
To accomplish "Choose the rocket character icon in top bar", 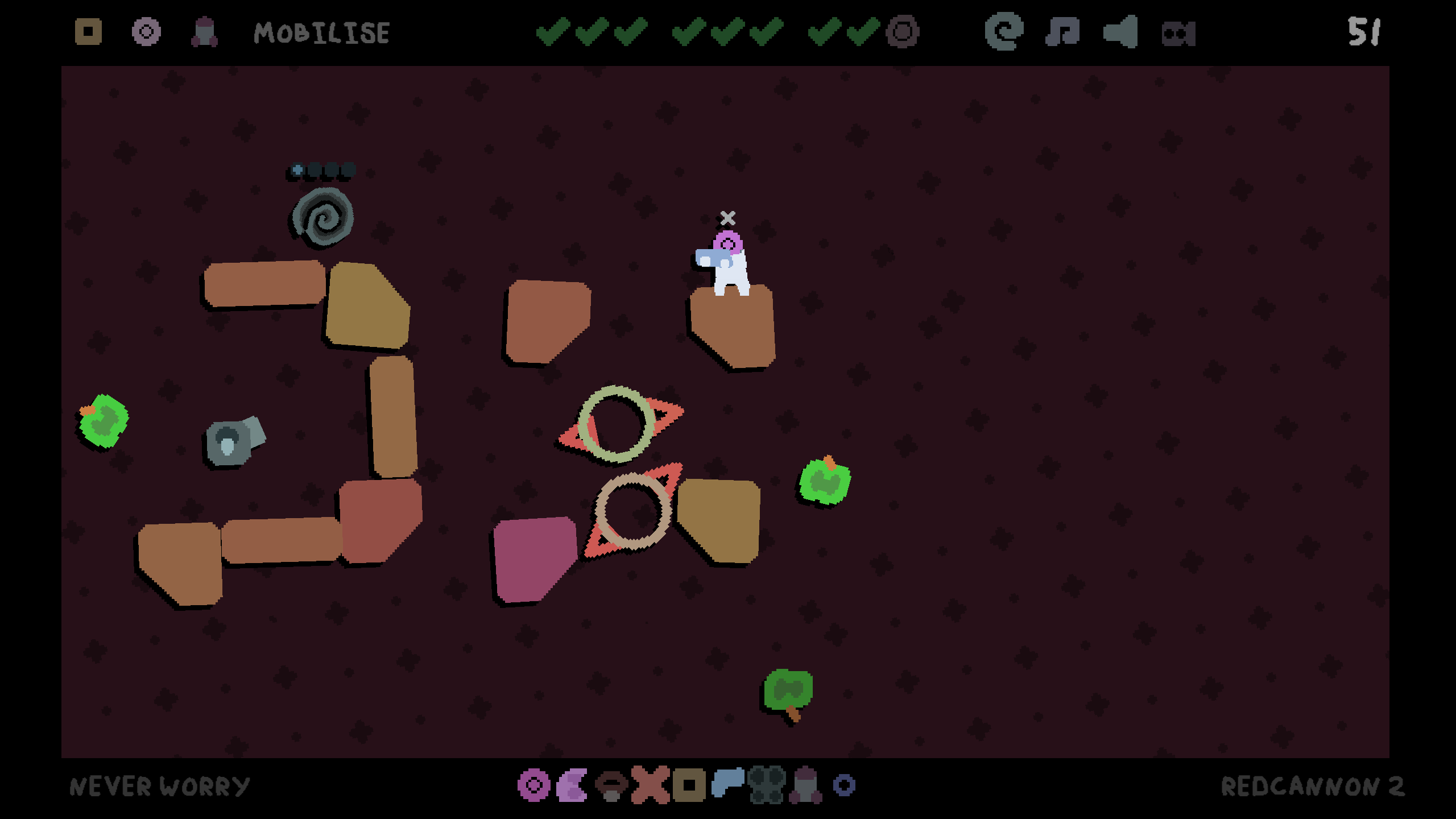I will point(204,32).
